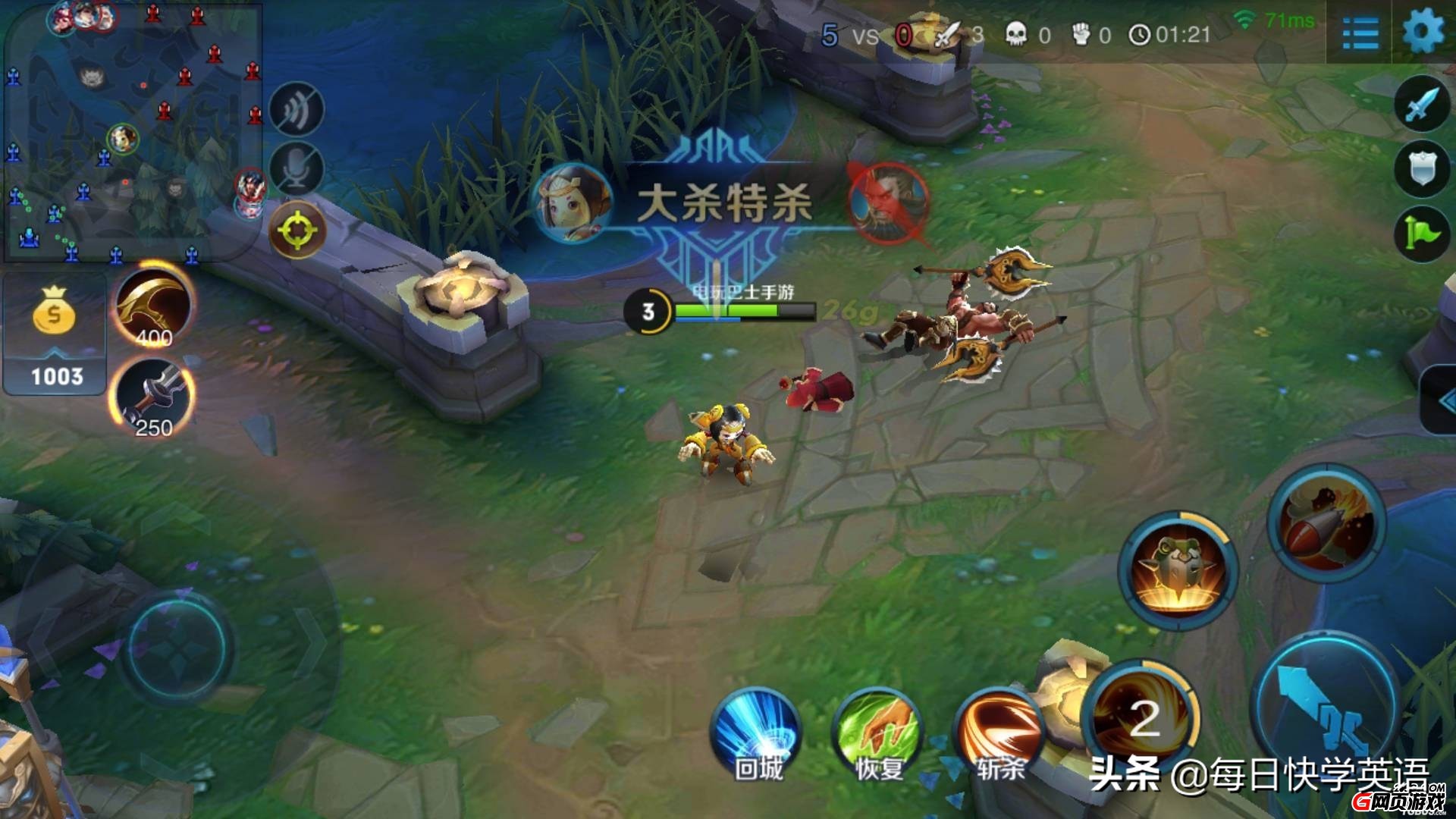Send the green flag gather signal
This screenshot has height=819, width=1456.
(x=1421, y=234)
